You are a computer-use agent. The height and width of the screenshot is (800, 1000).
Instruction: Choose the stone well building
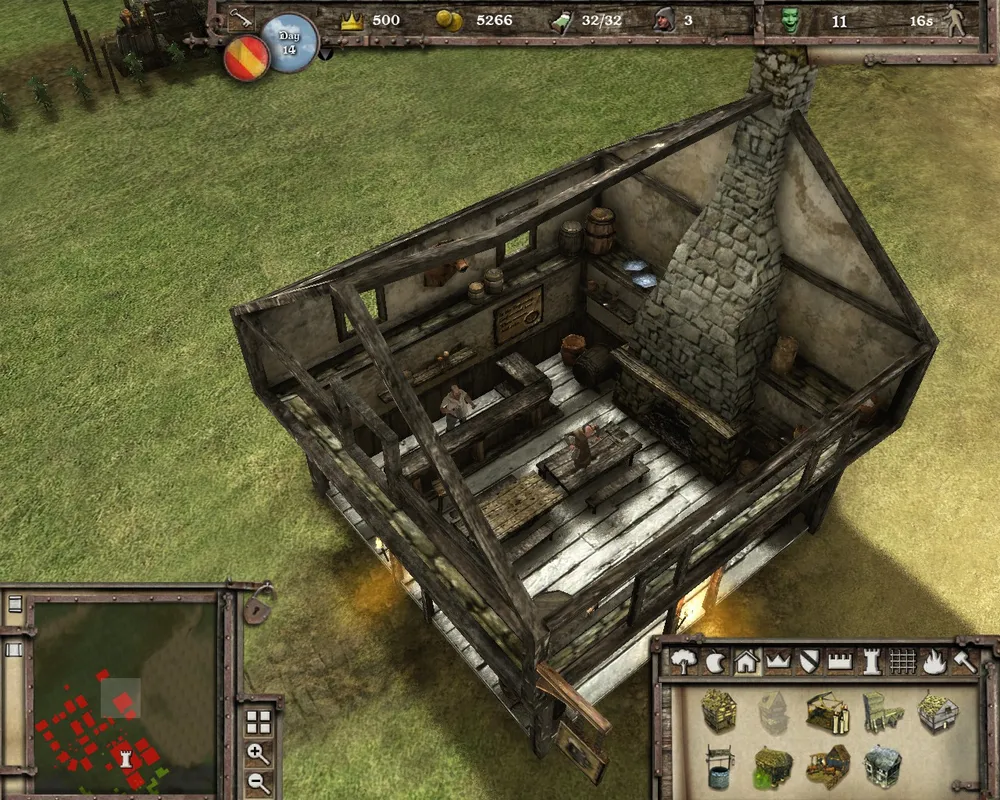pos(718,767)
